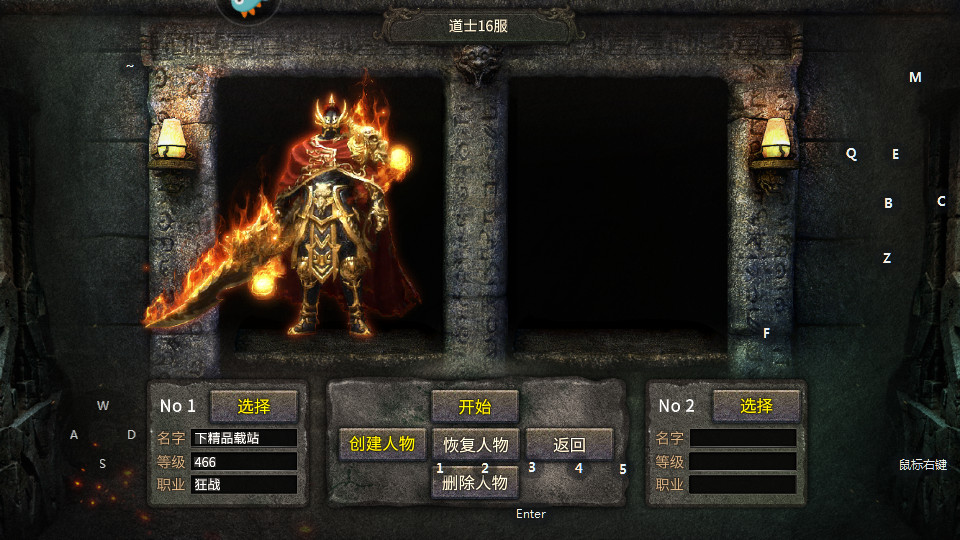The width and height of the screenshot is (960, 540).
Task: Click the 返回 (Return) button
Action: (569, 444)
